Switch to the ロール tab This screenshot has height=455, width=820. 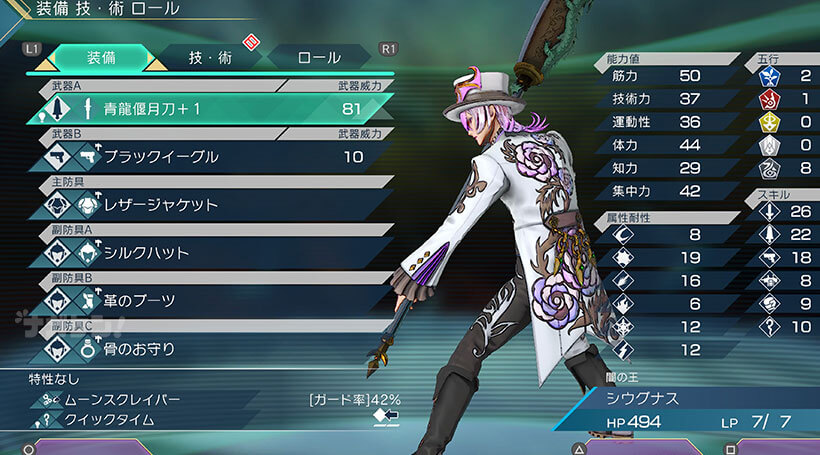pos(319,57)
